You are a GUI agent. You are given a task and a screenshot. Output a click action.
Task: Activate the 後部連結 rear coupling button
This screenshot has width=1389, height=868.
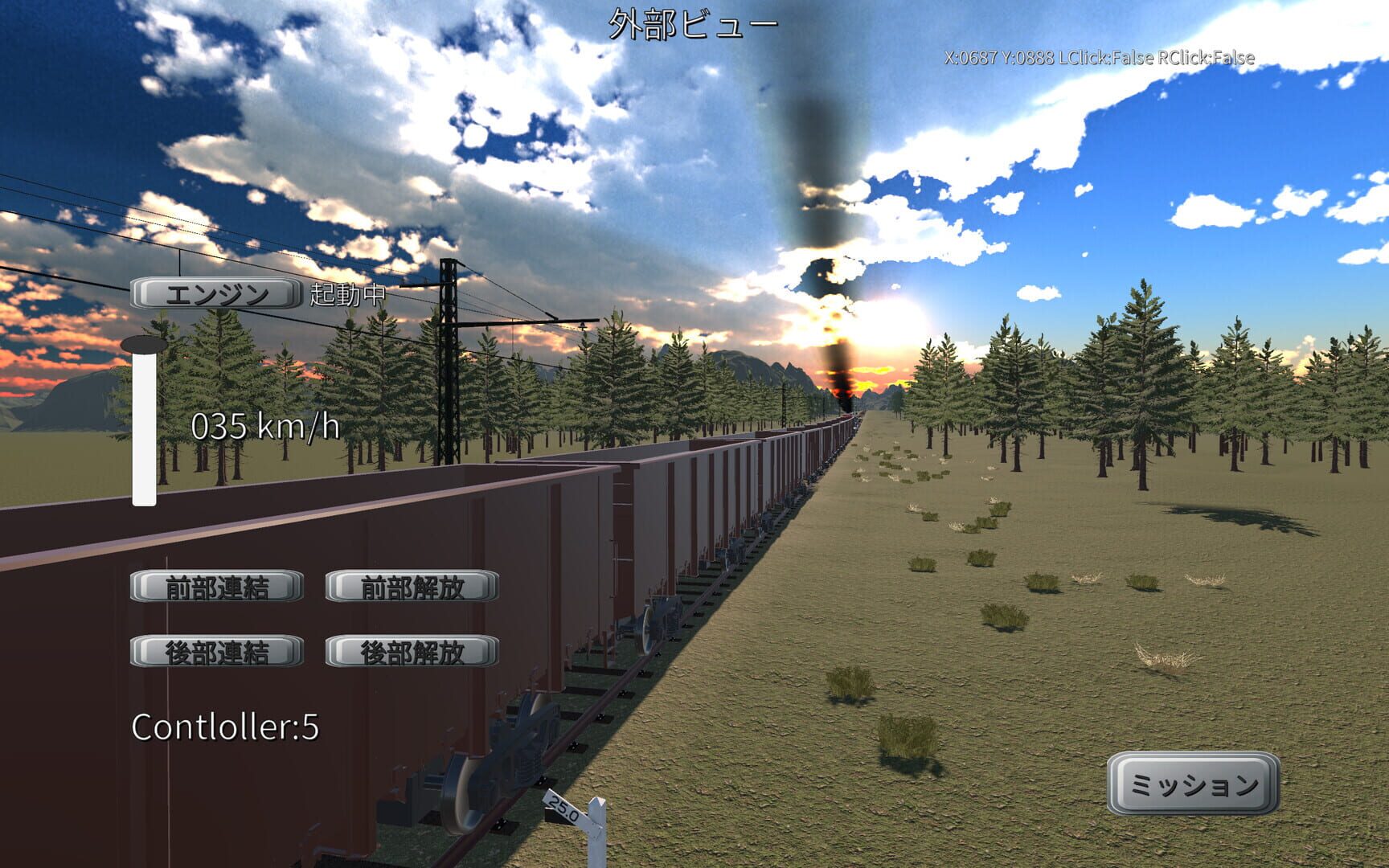pos(217,651)
